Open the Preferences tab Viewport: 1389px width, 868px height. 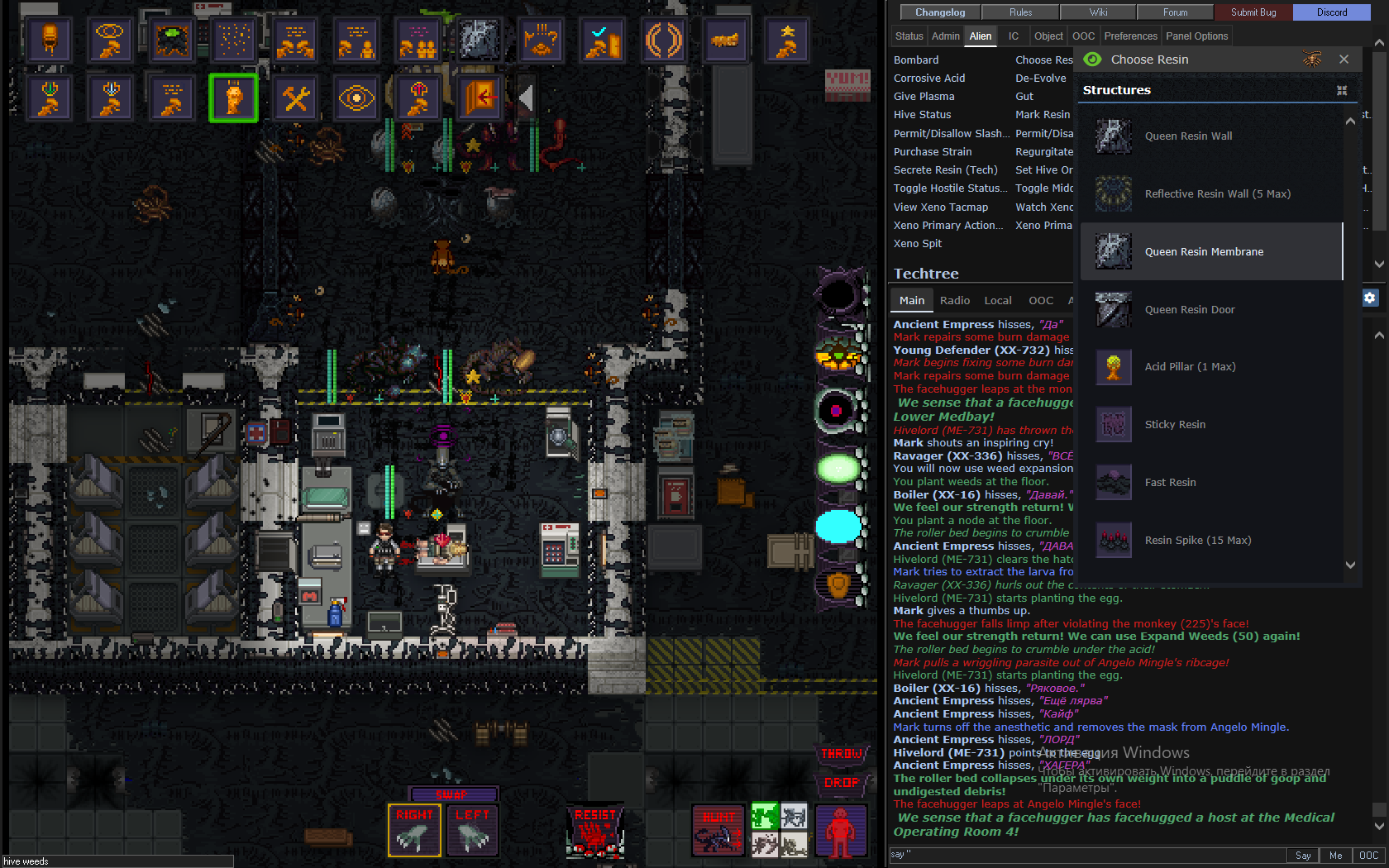pyautogui.click(x=1130, y=36)
